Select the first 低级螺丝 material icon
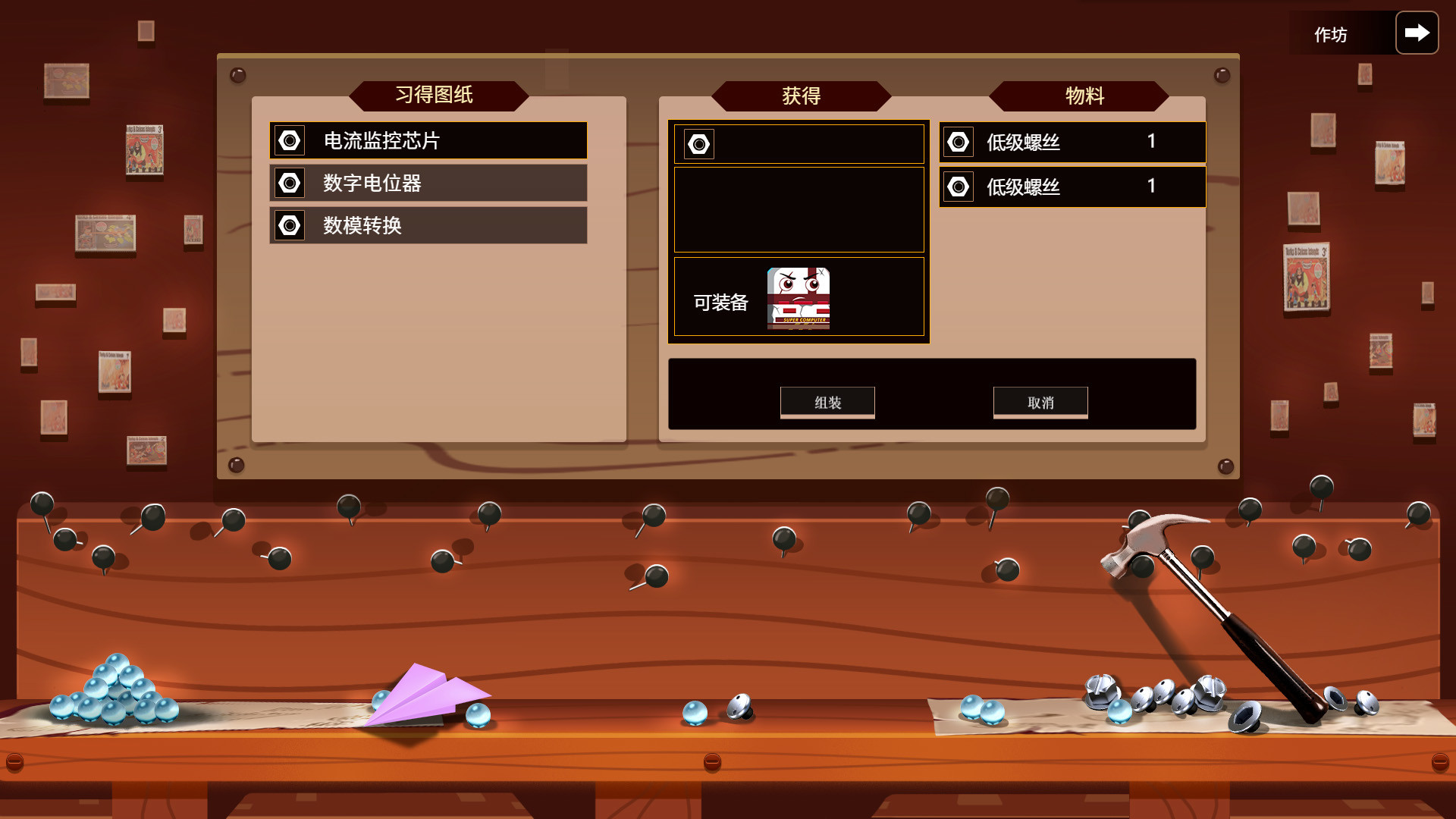This screenshot has height=819, width=1456. (x=959, y=141)
